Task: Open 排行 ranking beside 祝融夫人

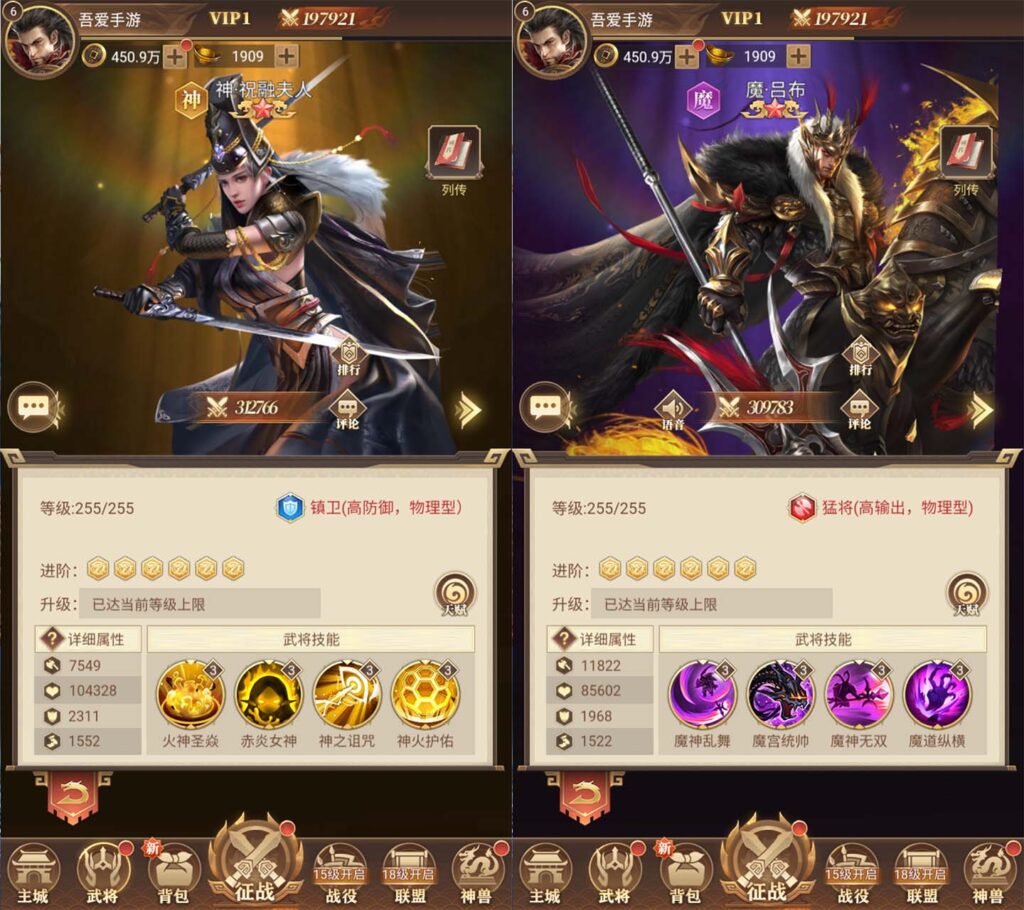Action: (349, 356)
